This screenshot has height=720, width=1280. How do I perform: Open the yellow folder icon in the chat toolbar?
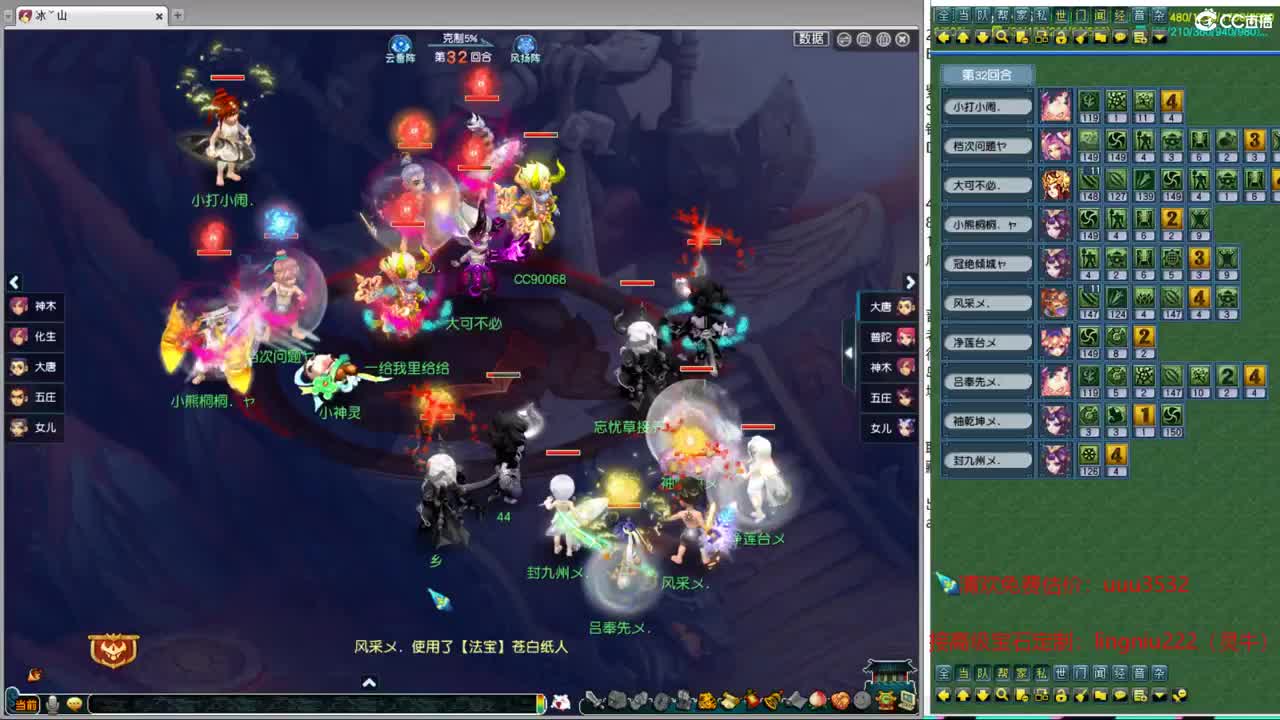(x=1103, y=38)
